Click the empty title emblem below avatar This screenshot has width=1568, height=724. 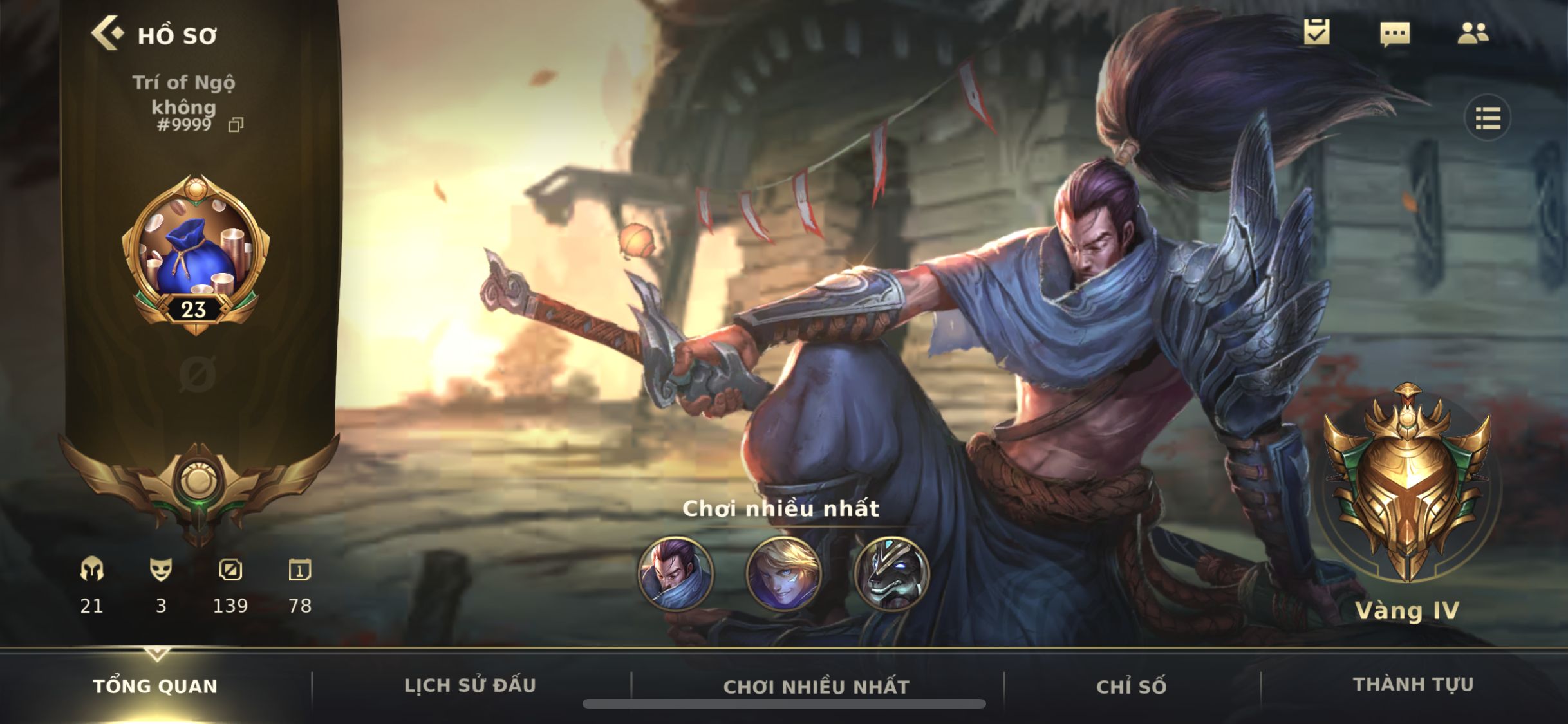[196, 374]
